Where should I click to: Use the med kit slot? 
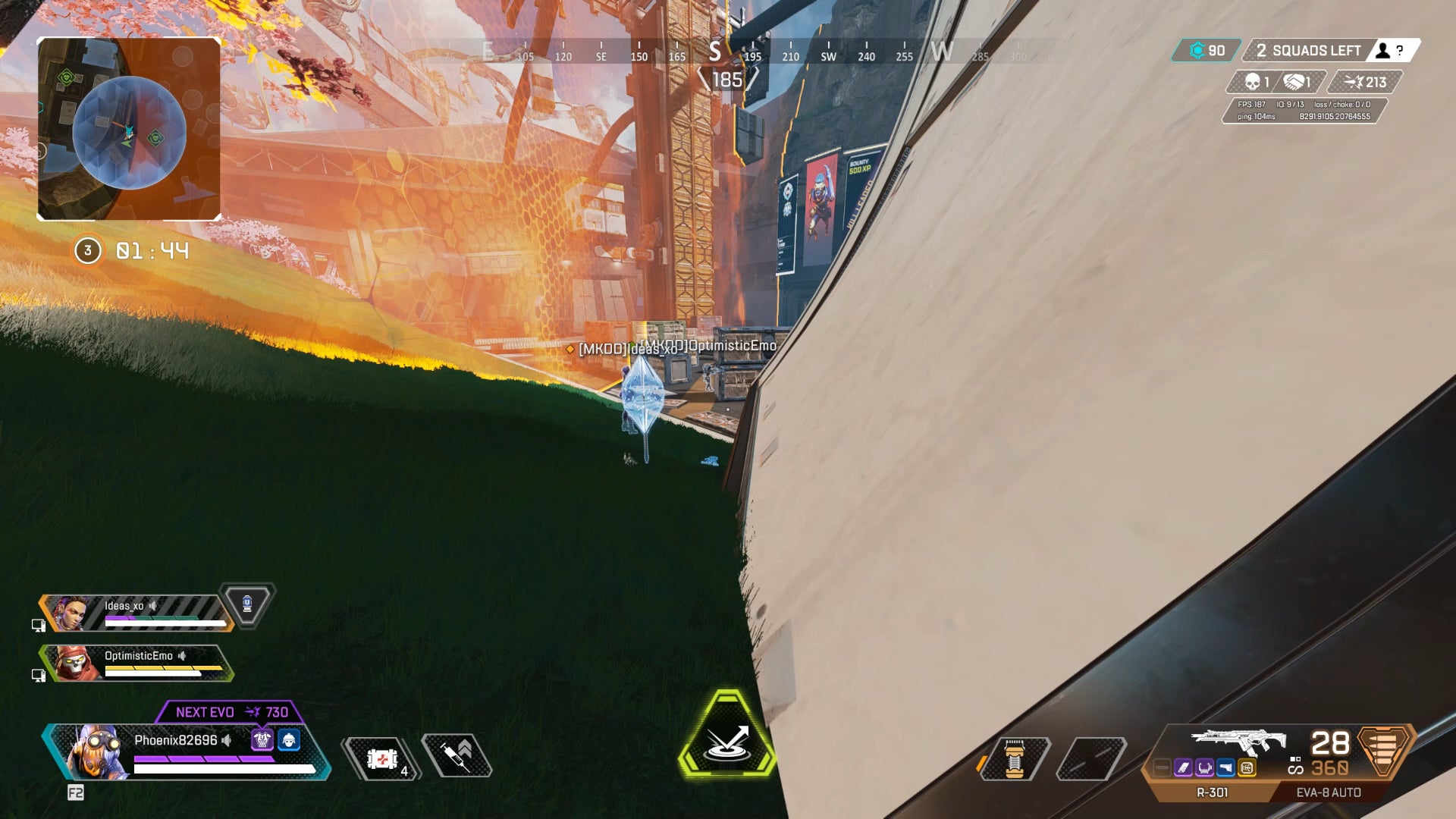pos(381,758)
